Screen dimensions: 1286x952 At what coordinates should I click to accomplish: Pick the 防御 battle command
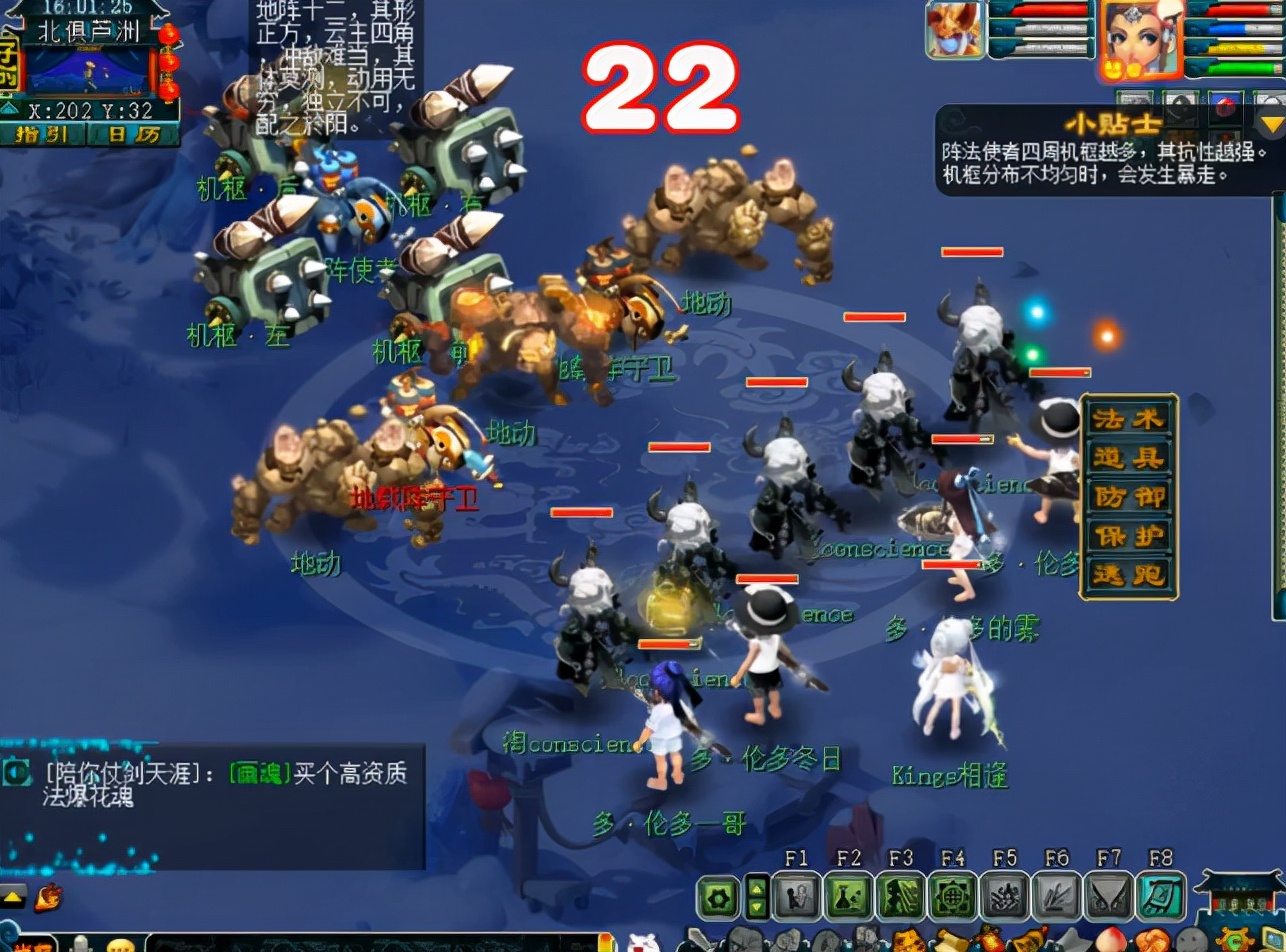[x=1129, y=497]
